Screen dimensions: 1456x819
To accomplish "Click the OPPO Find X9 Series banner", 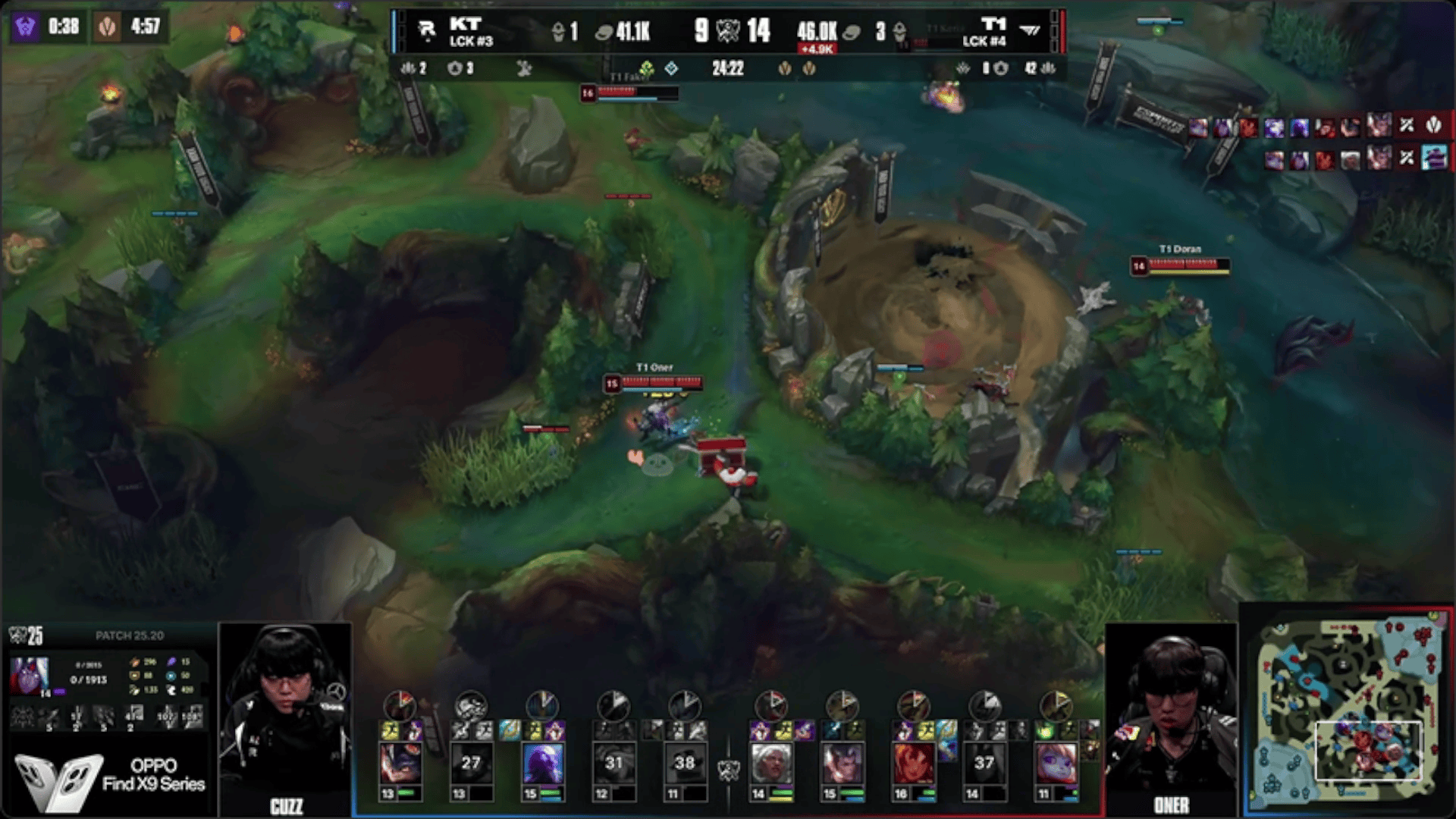I will (x=110, y=777).
